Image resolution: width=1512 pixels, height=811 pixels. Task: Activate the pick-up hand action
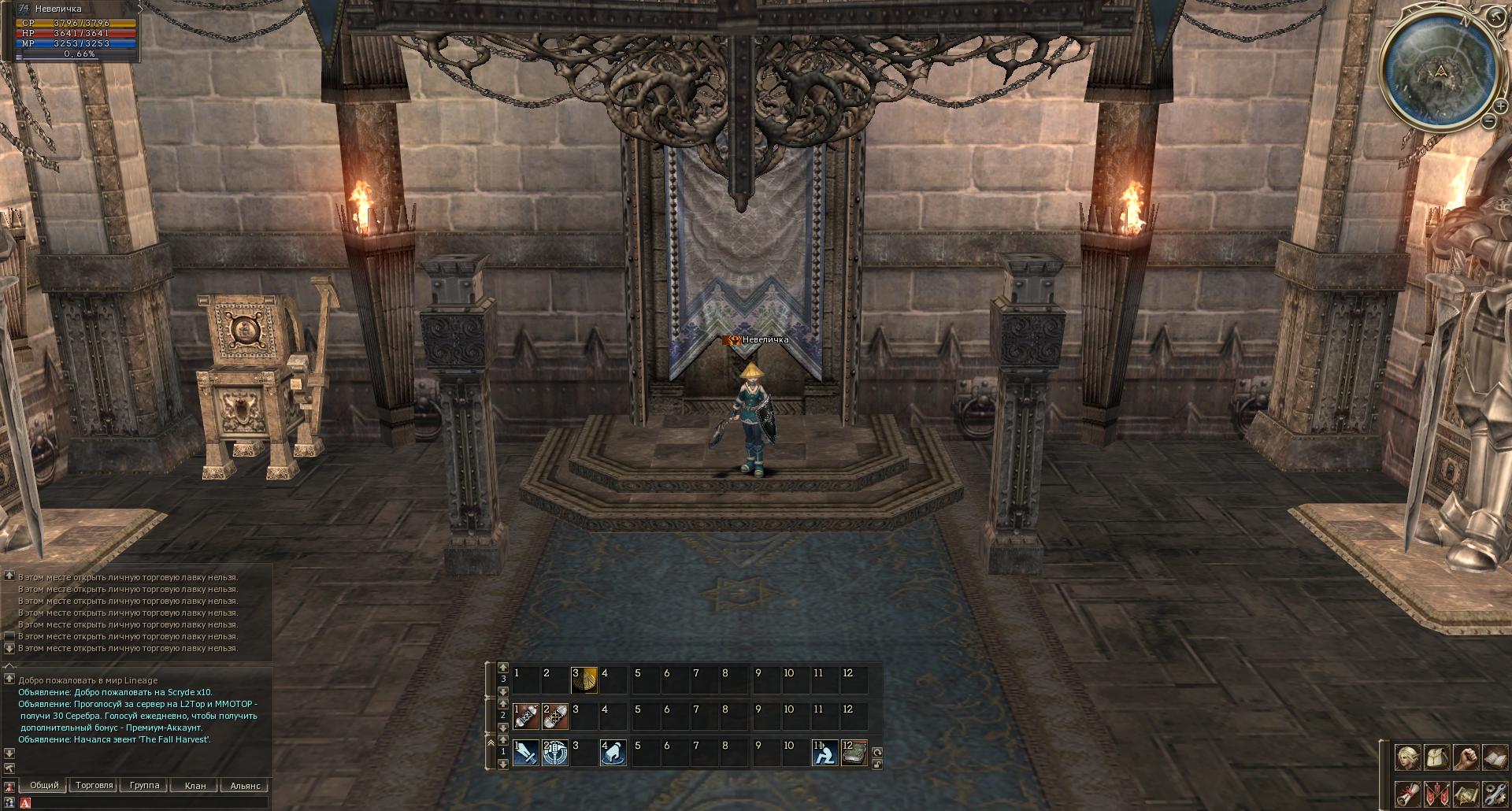[613, 754]
